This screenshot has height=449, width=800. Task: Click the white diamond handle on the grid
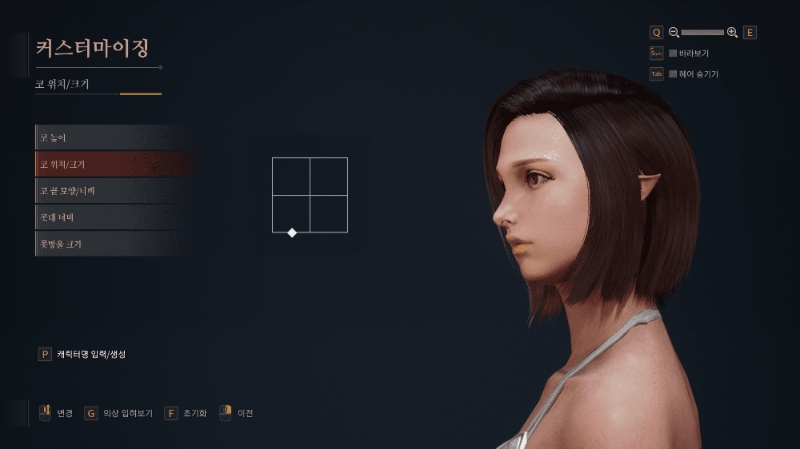click(292, 233)
